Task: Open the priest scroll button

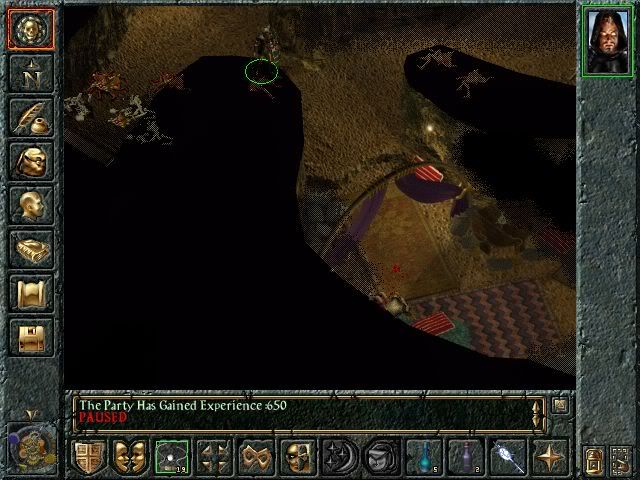Action: [31, 293]
